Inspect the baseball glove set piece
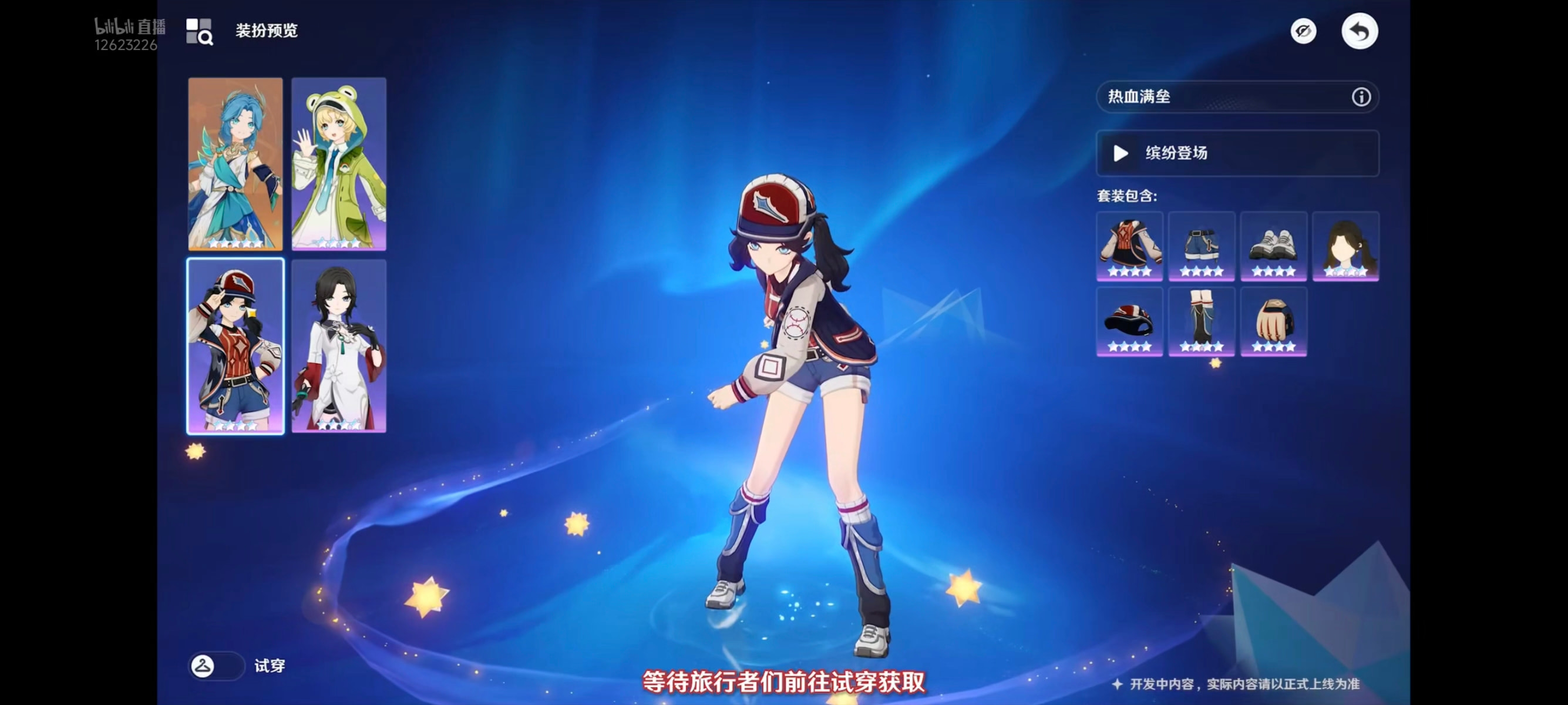 click(x=1273, y=321)
